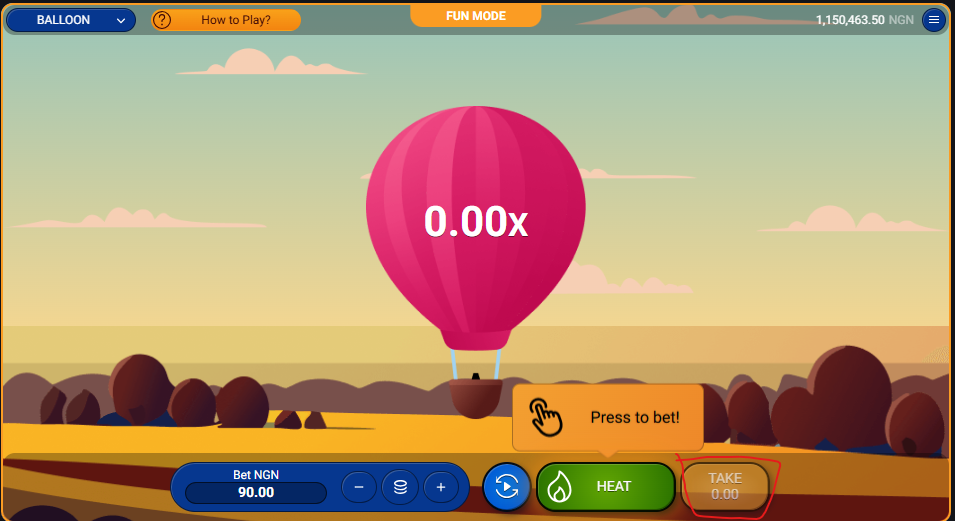This screenshot has width=955, height=521.
Task: Open the coin stack bet presets
Action: 400,487
